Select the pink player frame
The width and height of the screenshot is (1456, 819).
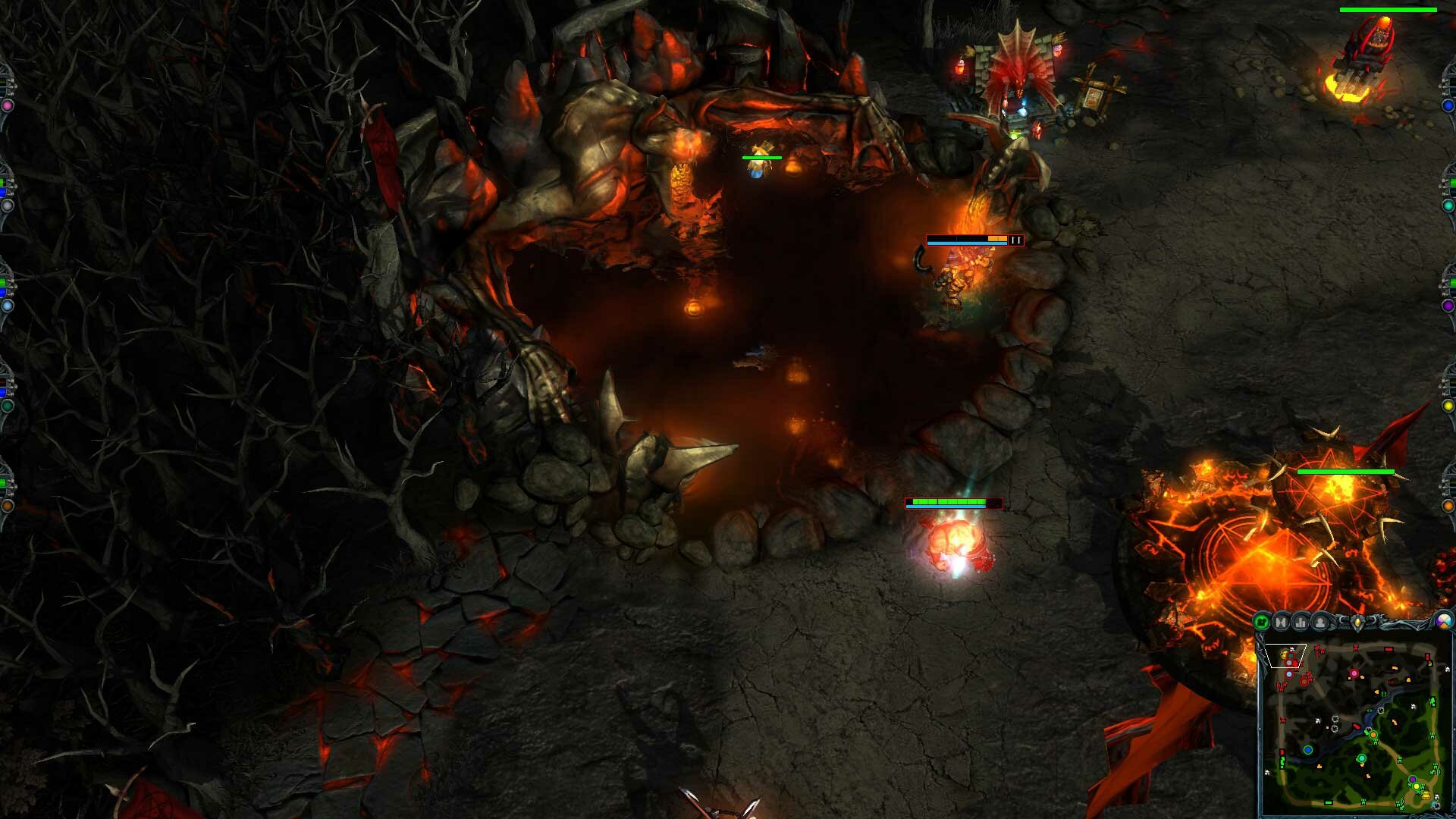(7, 105)
